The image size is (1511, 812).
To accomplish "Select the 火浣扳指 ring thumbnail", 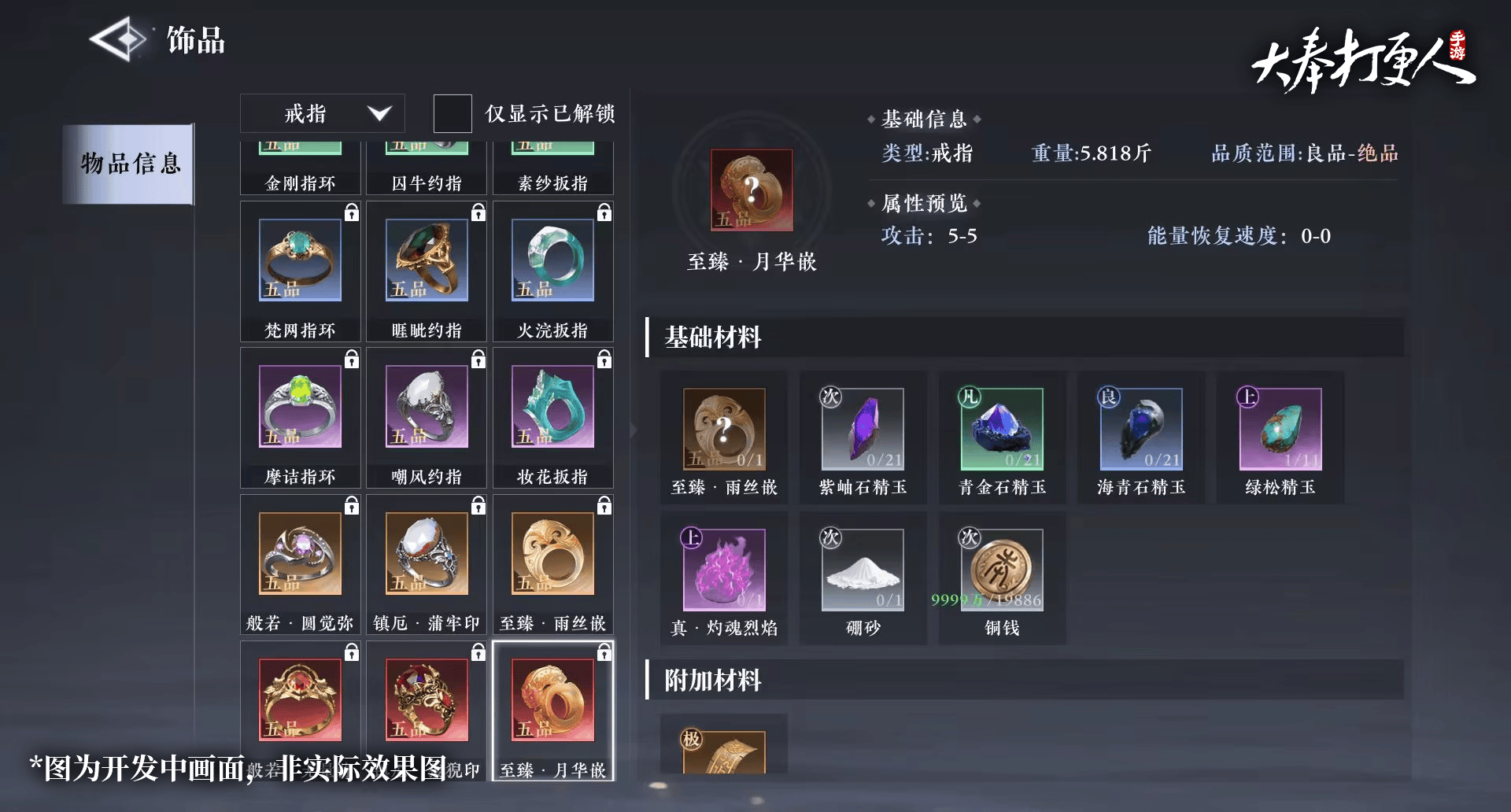I will click(x=553, y=260).
